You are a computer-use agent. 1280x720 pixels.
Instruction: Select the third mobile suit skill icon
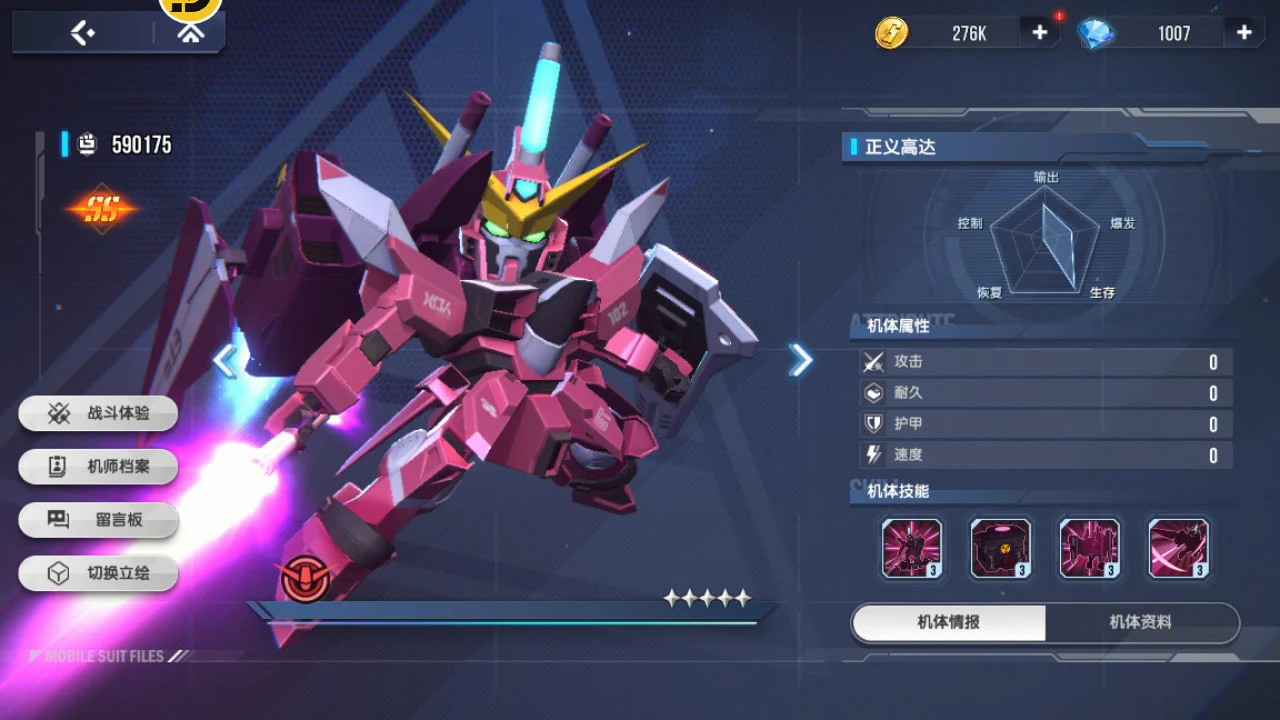[x=1090, y=548]
